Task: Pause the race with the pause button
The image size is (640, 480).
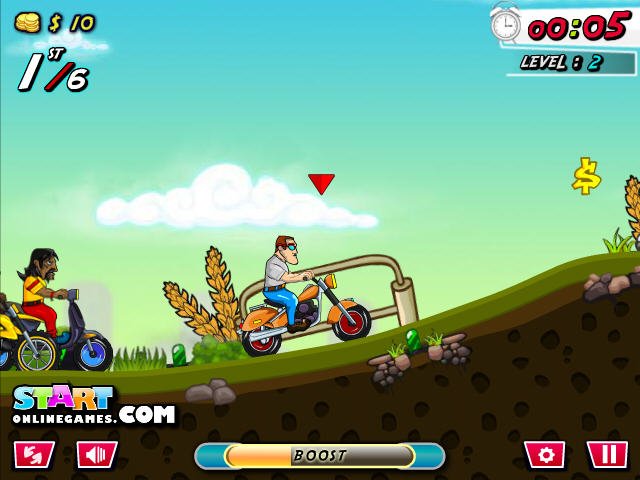Action: coord(607,455)
